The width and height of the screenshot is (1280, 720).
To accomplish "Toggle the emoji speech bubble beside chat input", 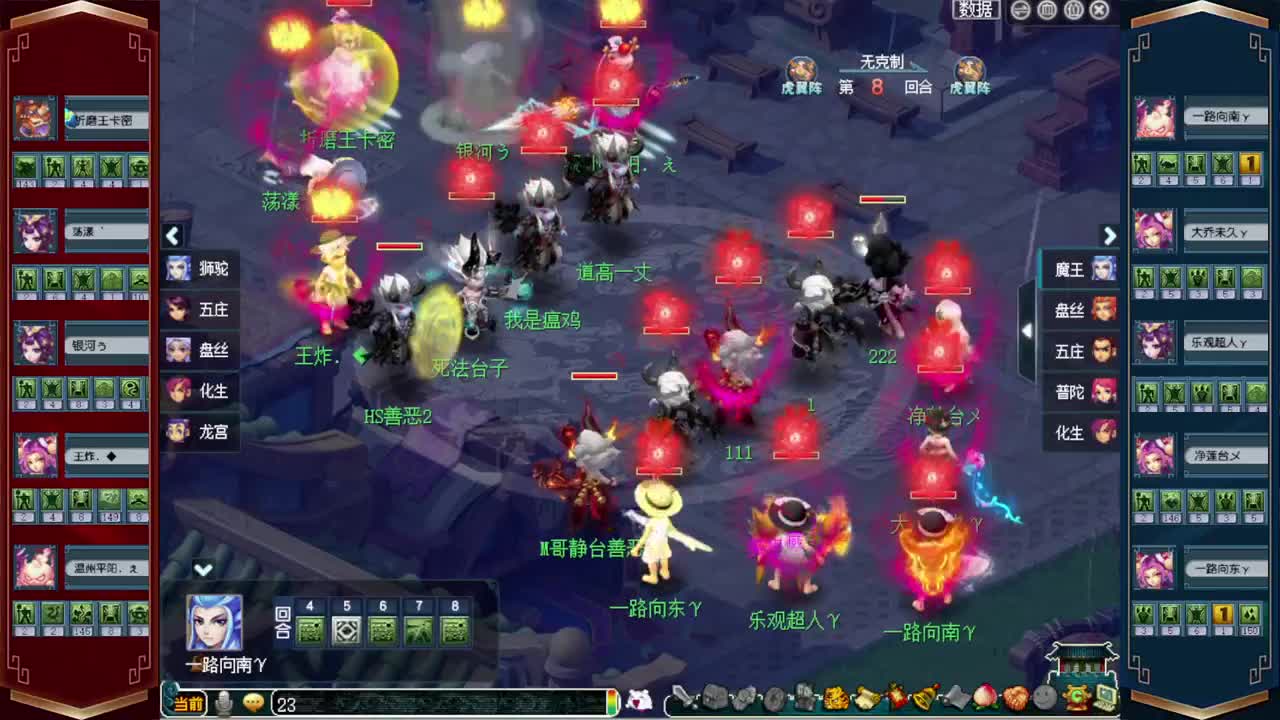I will coord(252,702).
